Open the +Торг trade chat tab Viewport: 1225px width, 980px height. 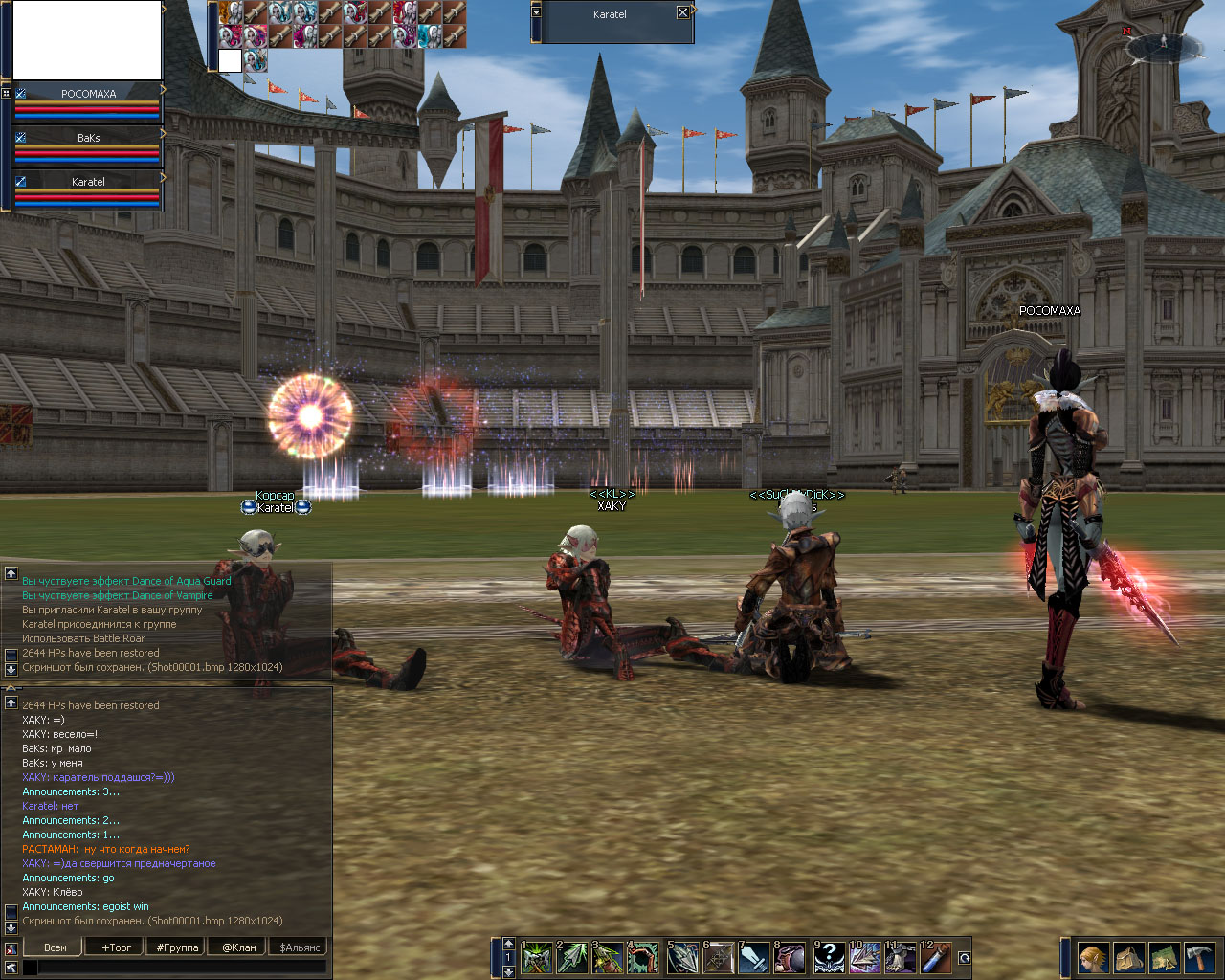pyautogui.click(x=117, y=947)
